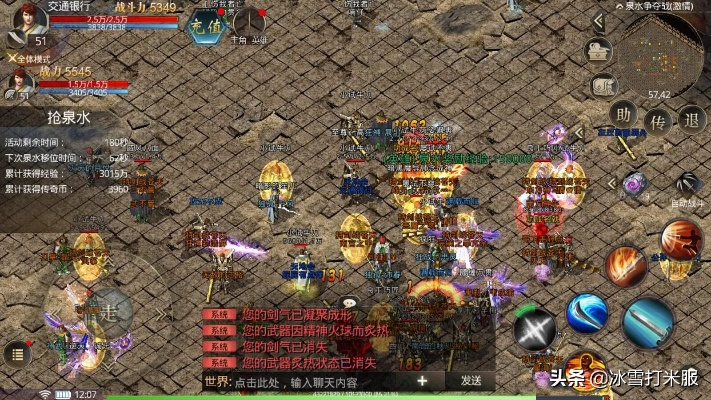Activate the flaming sword skill

(625, 267)
